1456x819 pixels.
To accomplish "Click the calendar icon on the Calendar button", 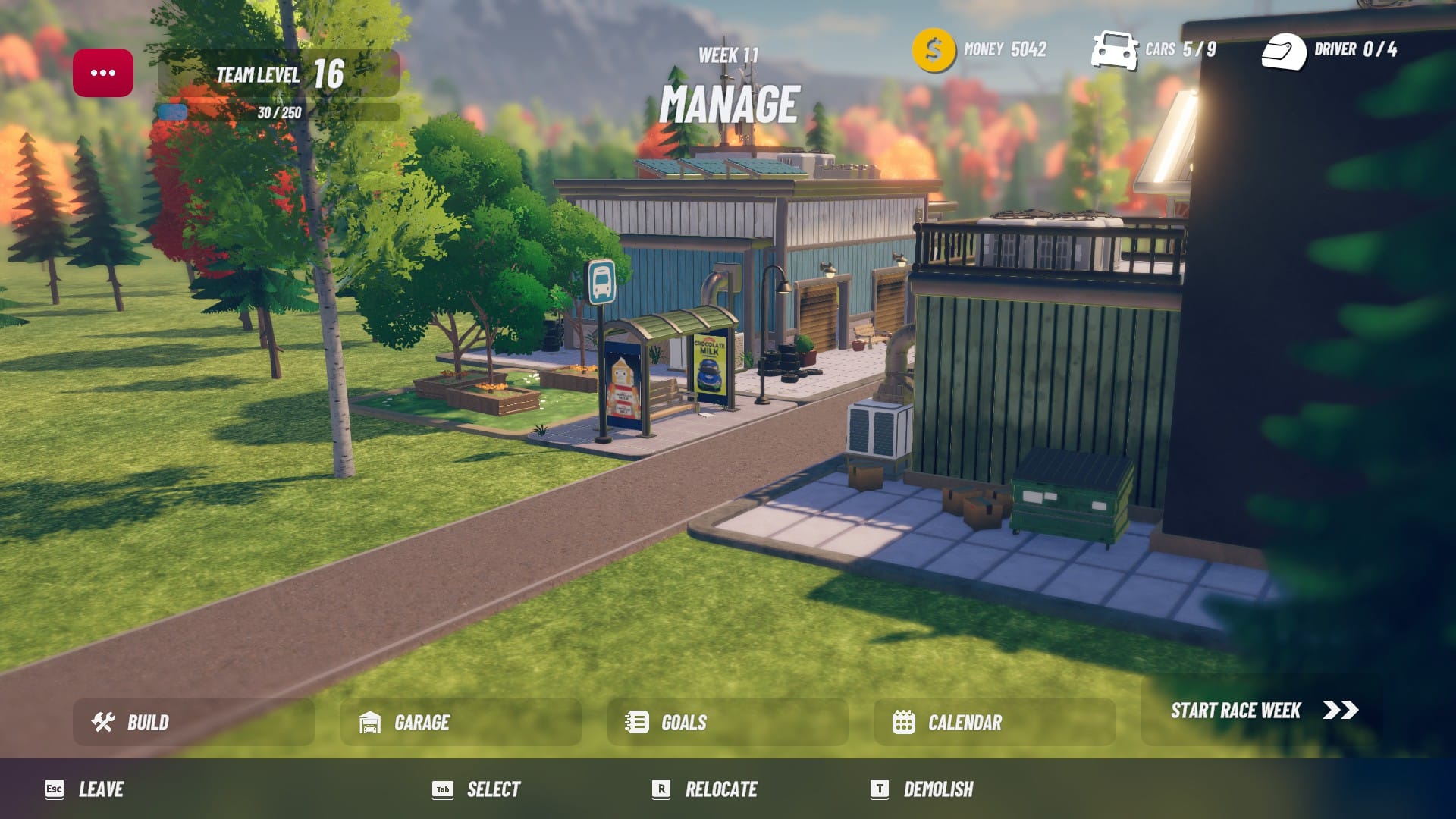I will click(x=903, y=722).
